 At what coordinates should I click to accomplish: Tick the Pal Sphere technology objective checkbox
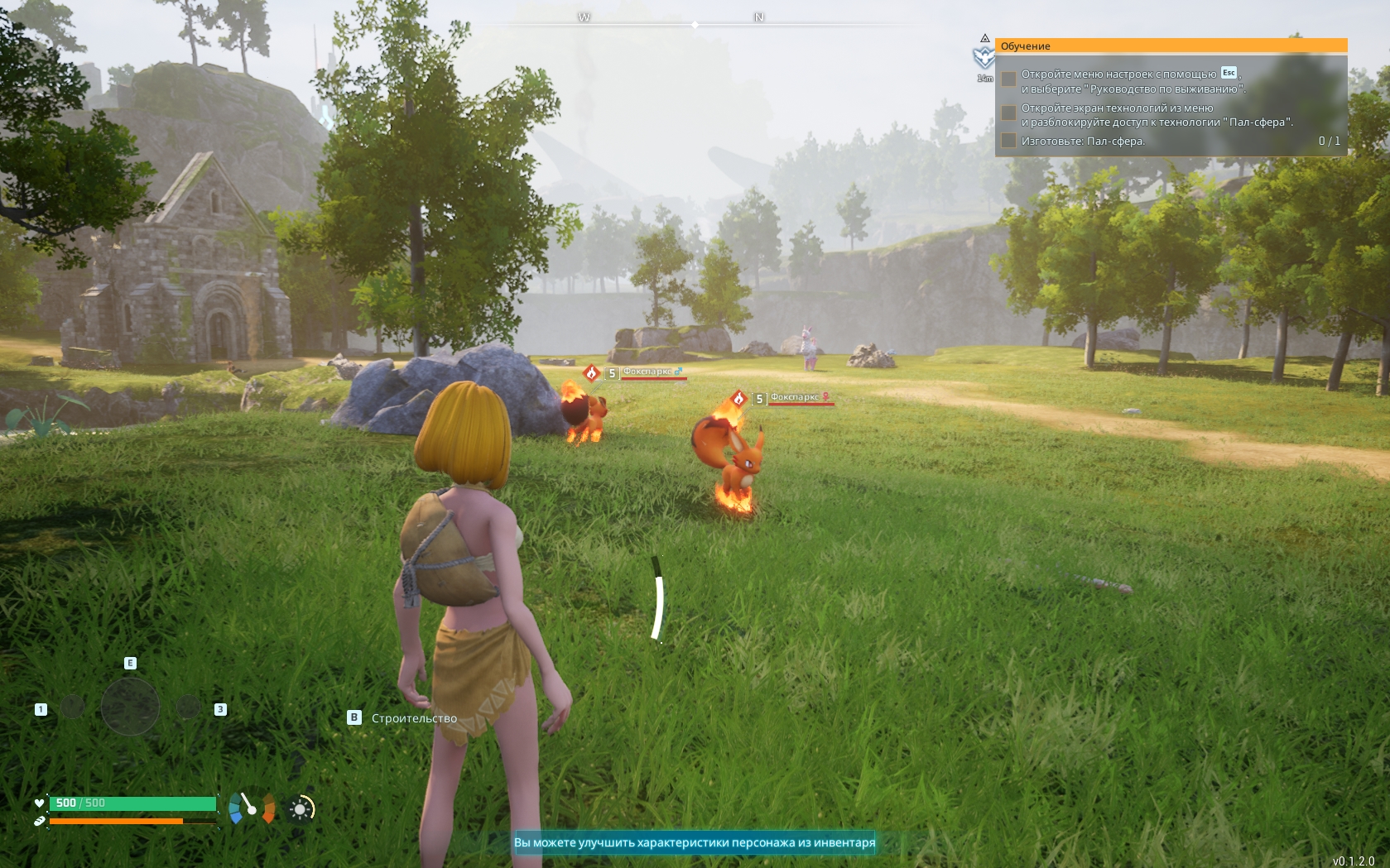(1008, 113)
